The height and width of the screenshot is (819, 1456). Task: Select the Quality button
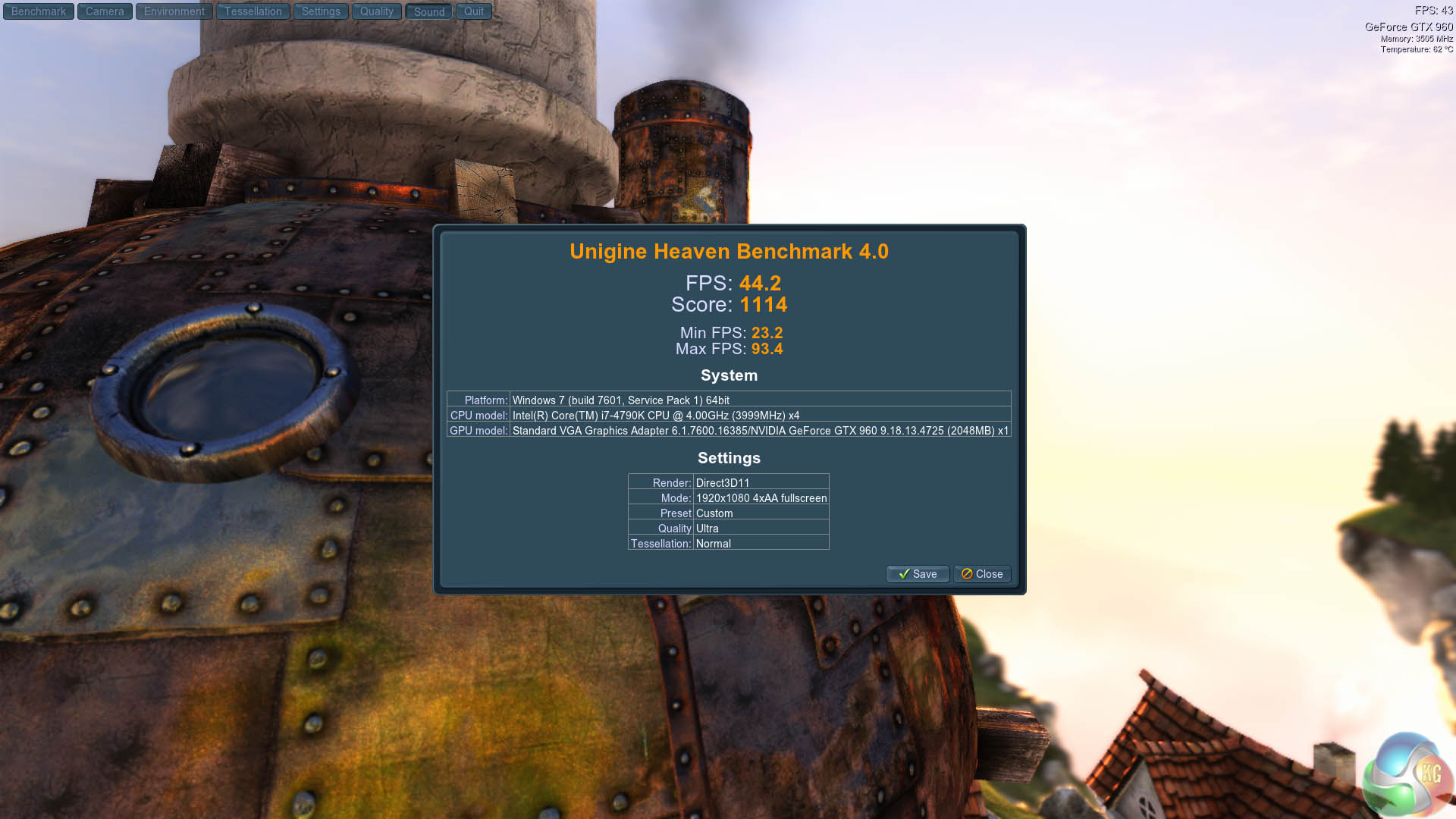coord(377,11)
